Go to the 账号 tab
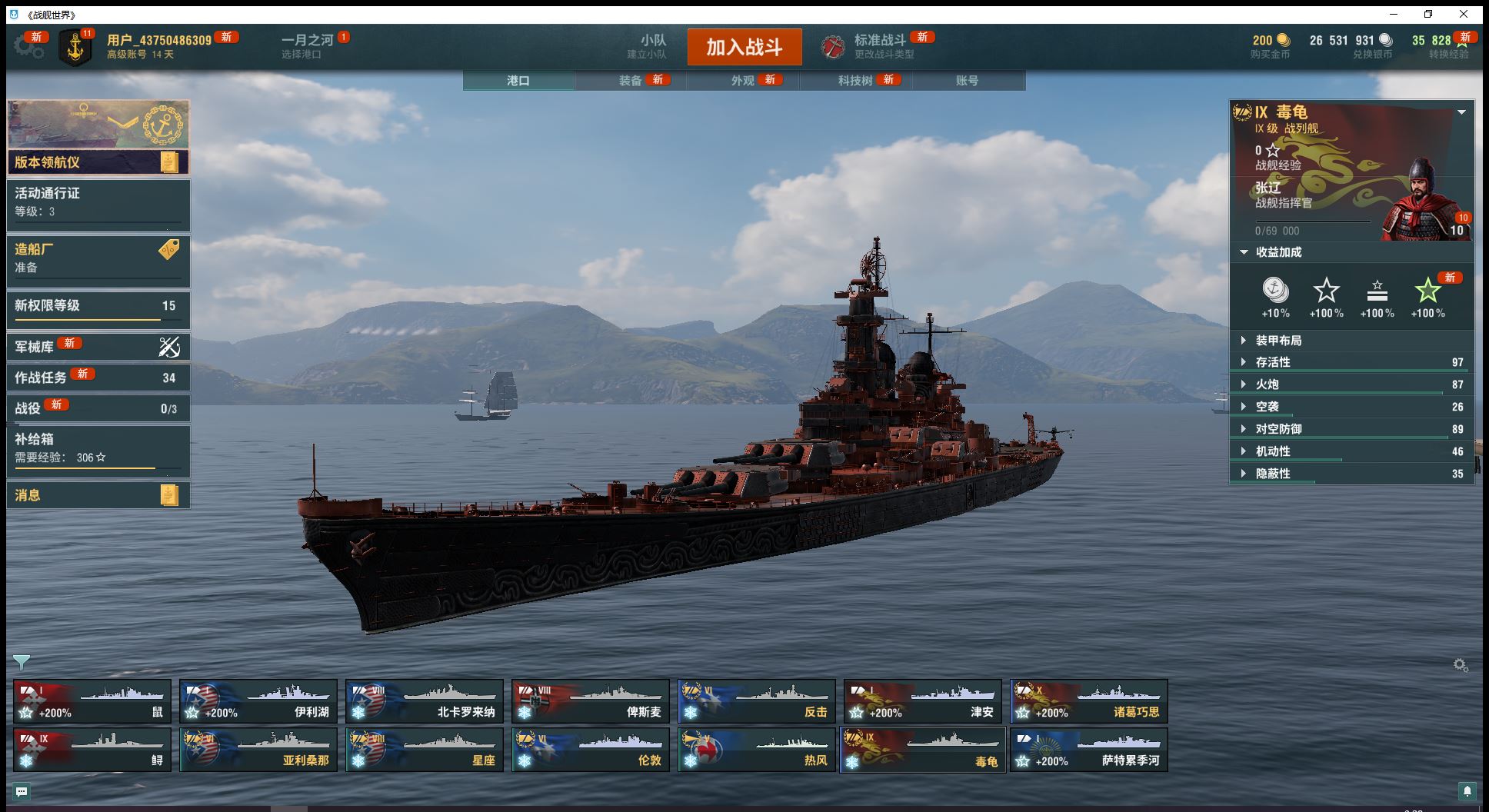This screenshot has height=812, width=1489. tap(967, 80)
